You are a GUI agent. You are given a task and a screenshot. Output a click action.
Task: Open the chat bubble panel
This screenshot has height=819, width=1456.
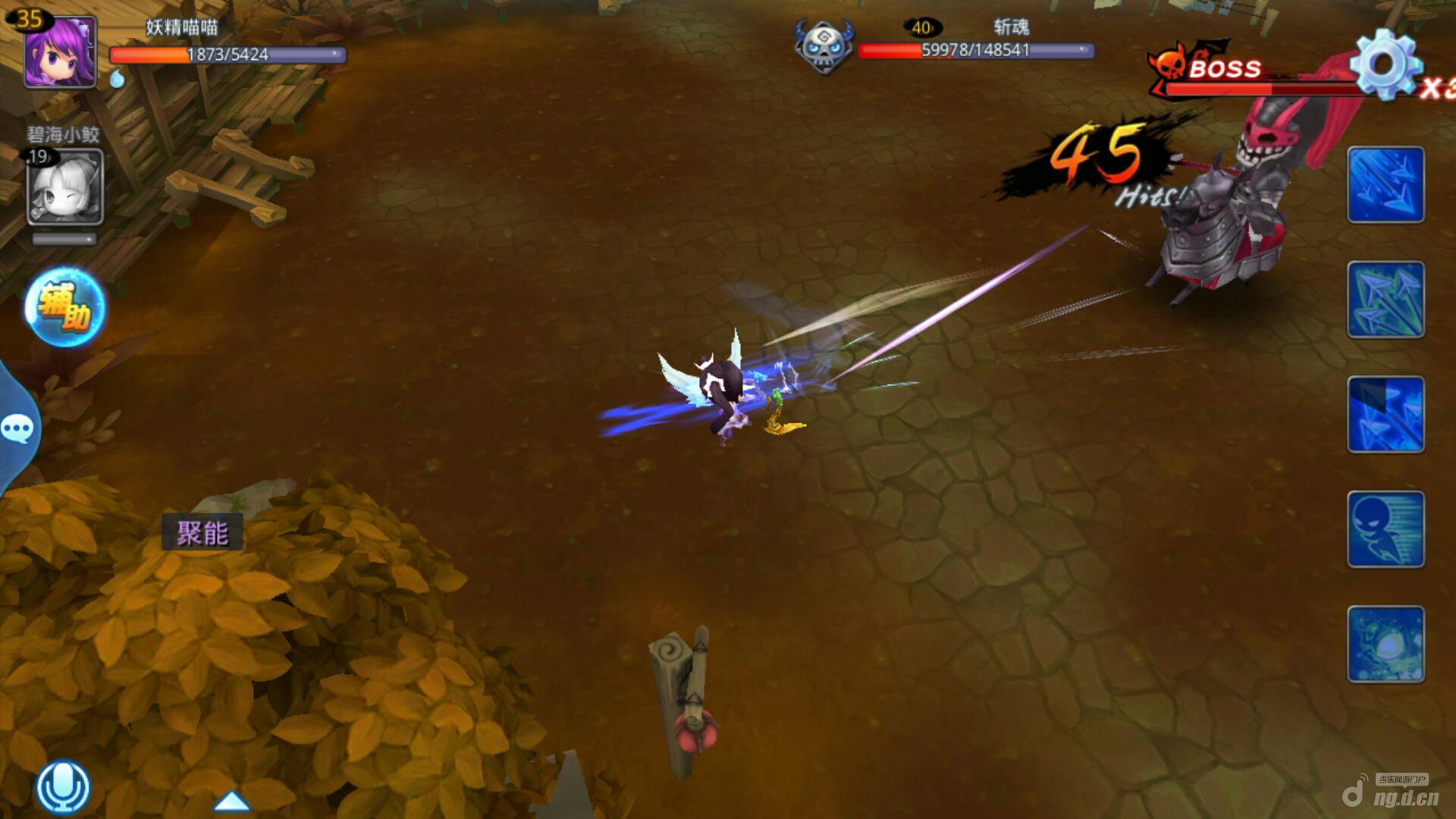pyautogui.click(x=17, y=429)
